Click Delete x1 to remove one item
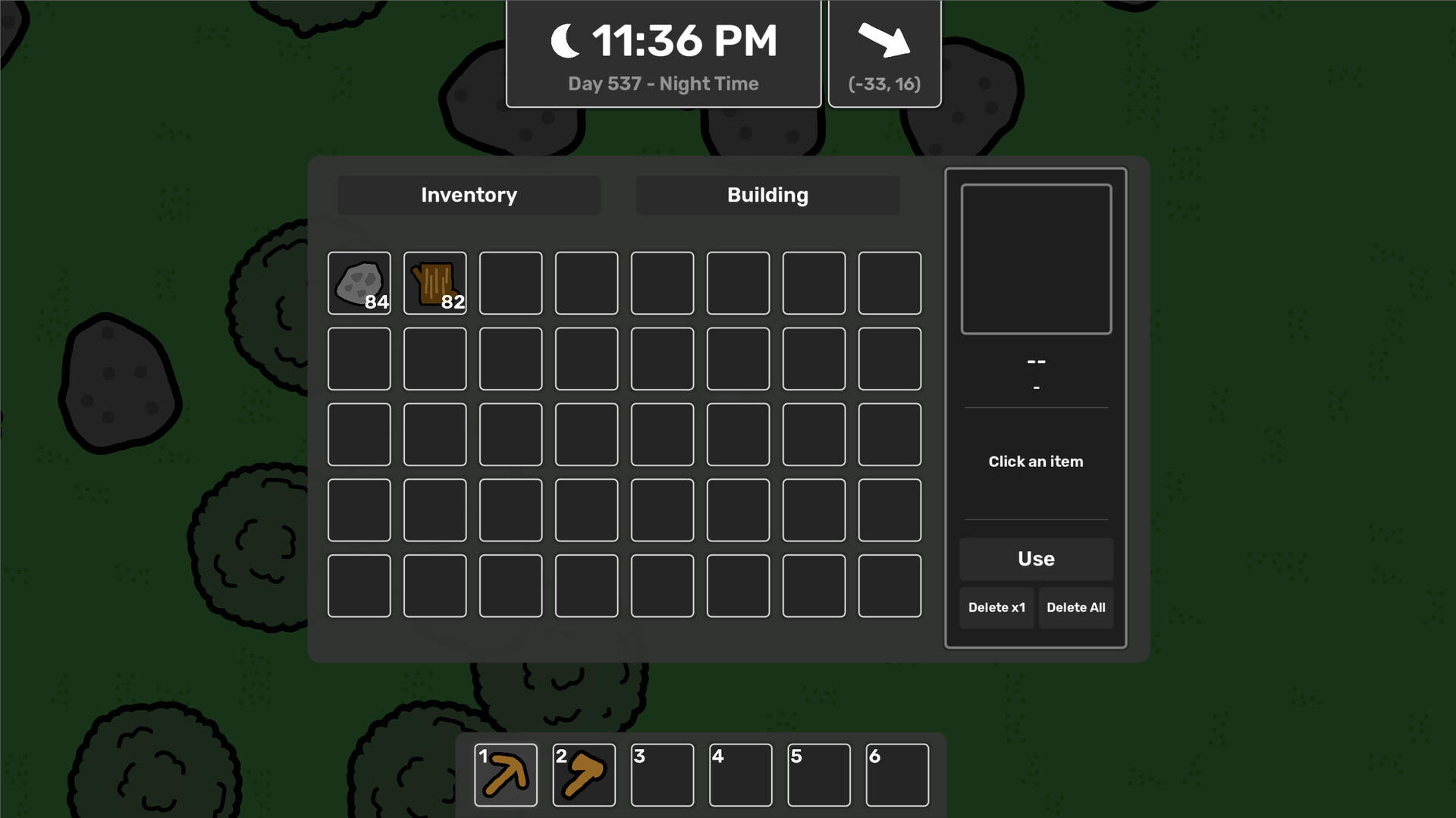1456x818 pixels. tap(996, 607)
